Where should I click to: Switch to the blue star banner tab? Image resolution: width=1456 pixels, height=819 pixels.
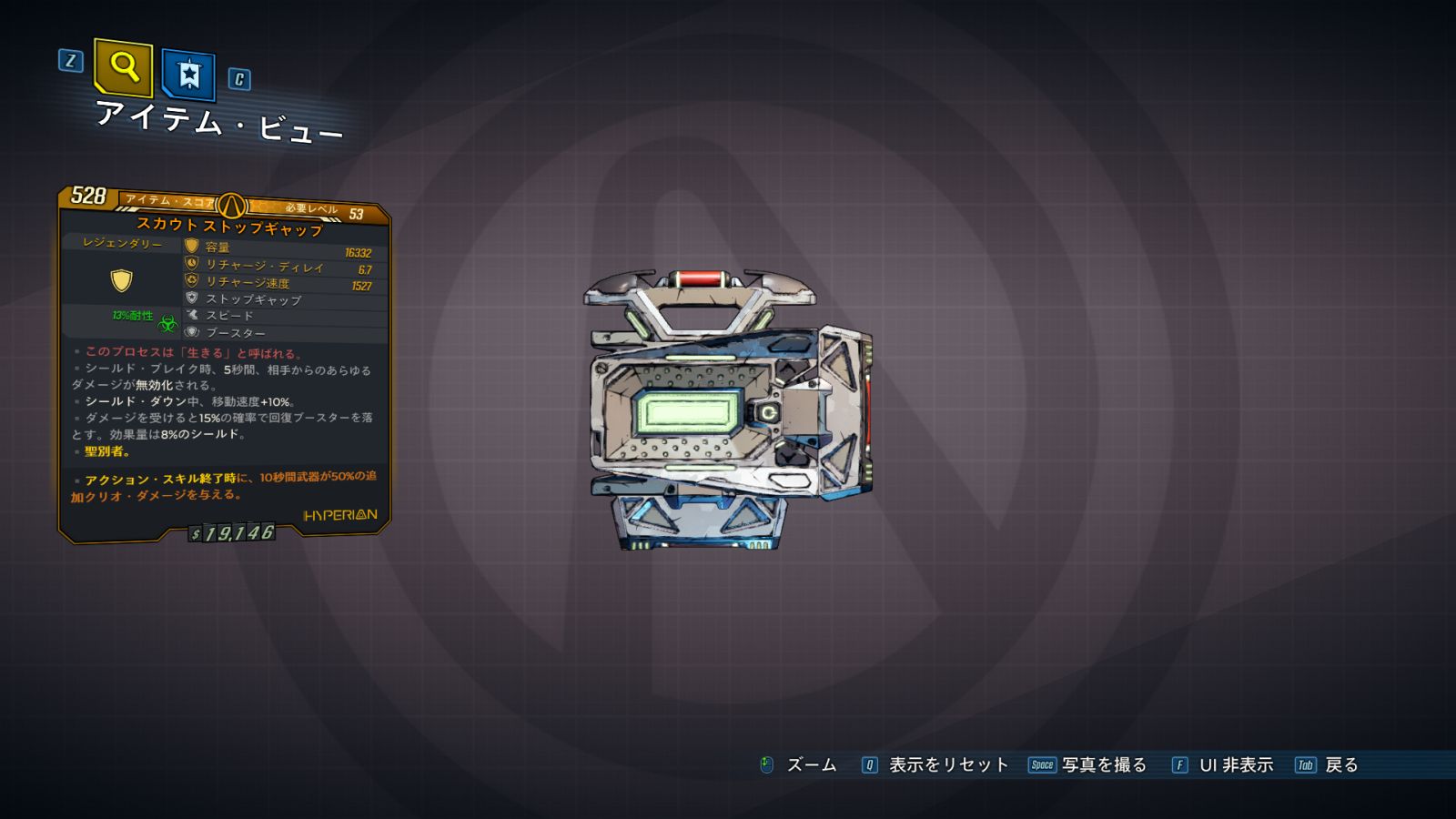[x=188, y=75]
